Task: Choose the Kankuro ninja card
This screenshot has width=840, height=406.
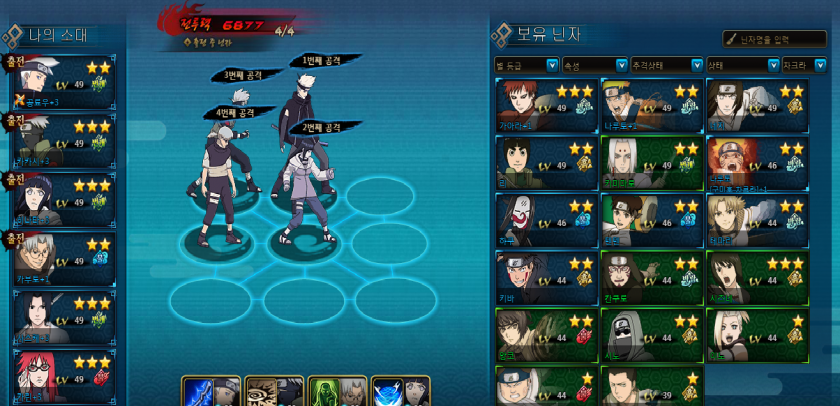Action: pyautogui.click(x=651, y=277)
